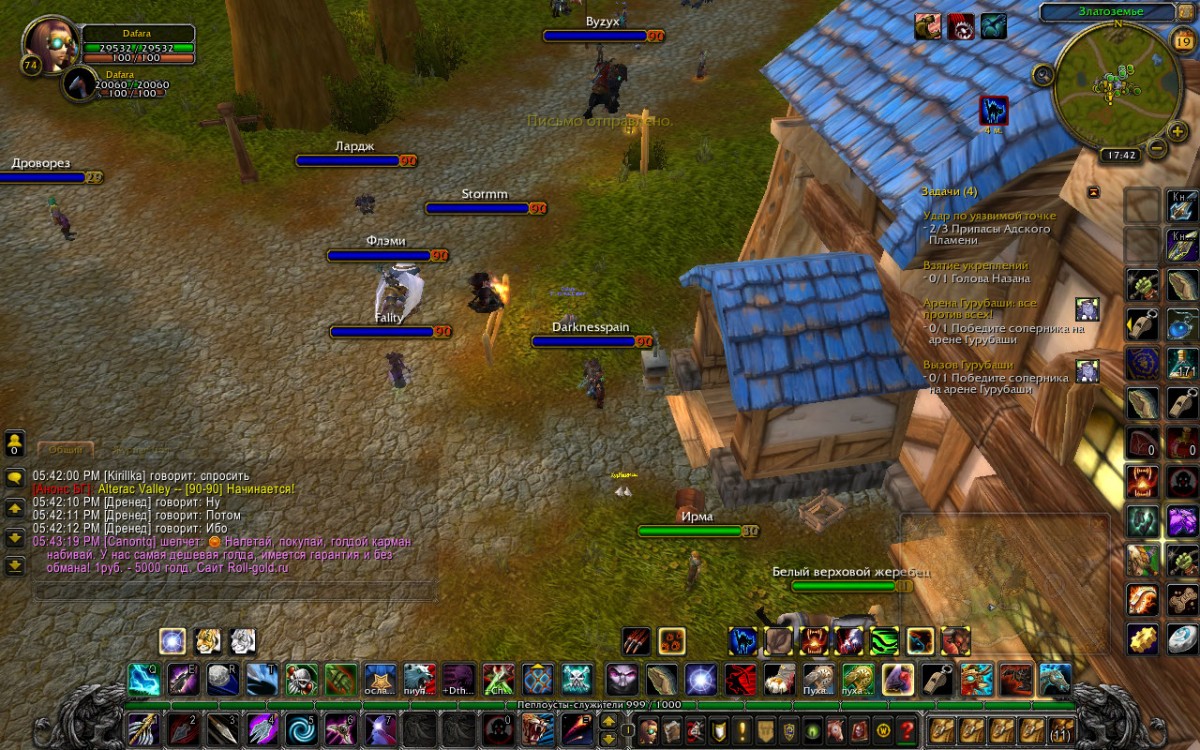Select quest Взятие укреплений in tracker

click(x=975, y=266)
